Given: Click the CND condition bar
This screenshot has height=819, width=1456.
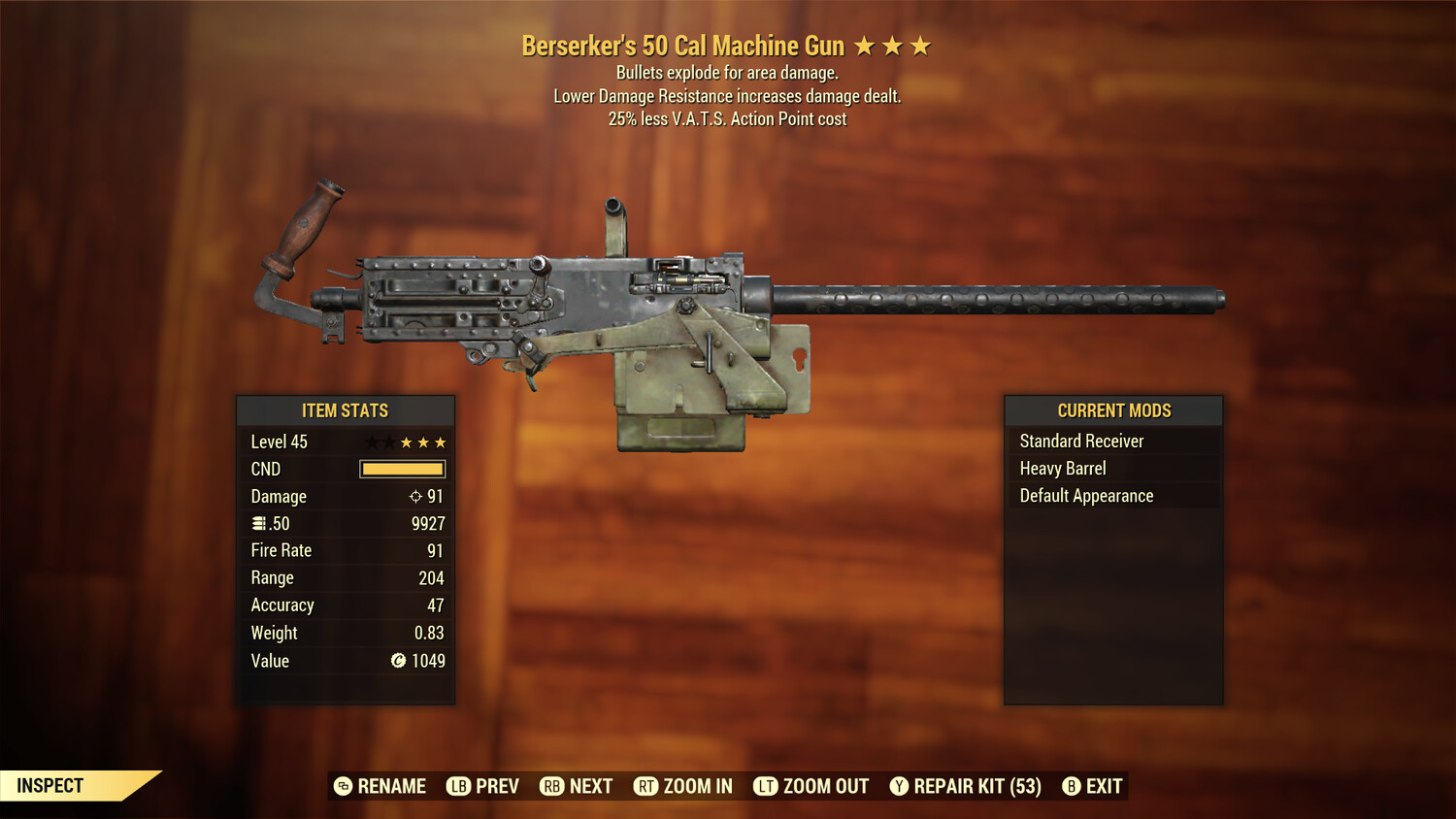Looking at the screenshot, I should [401, 469].
